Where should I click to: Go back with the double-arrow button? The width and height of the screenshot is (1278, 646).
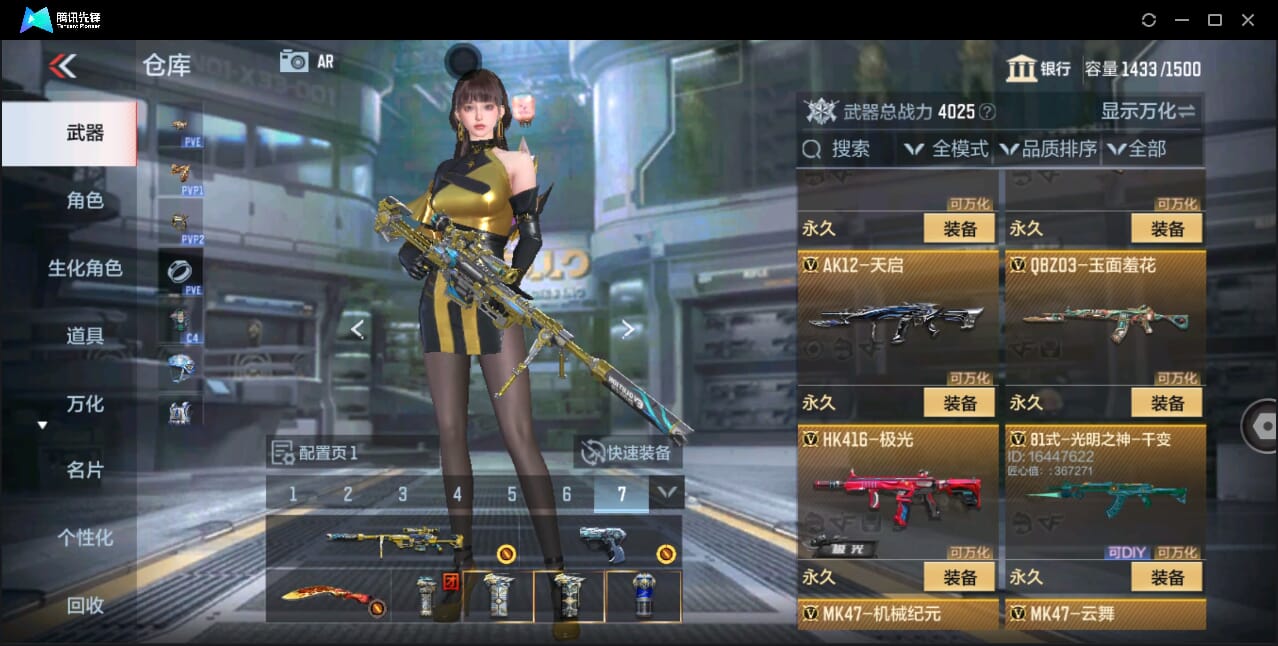(62, 66)
